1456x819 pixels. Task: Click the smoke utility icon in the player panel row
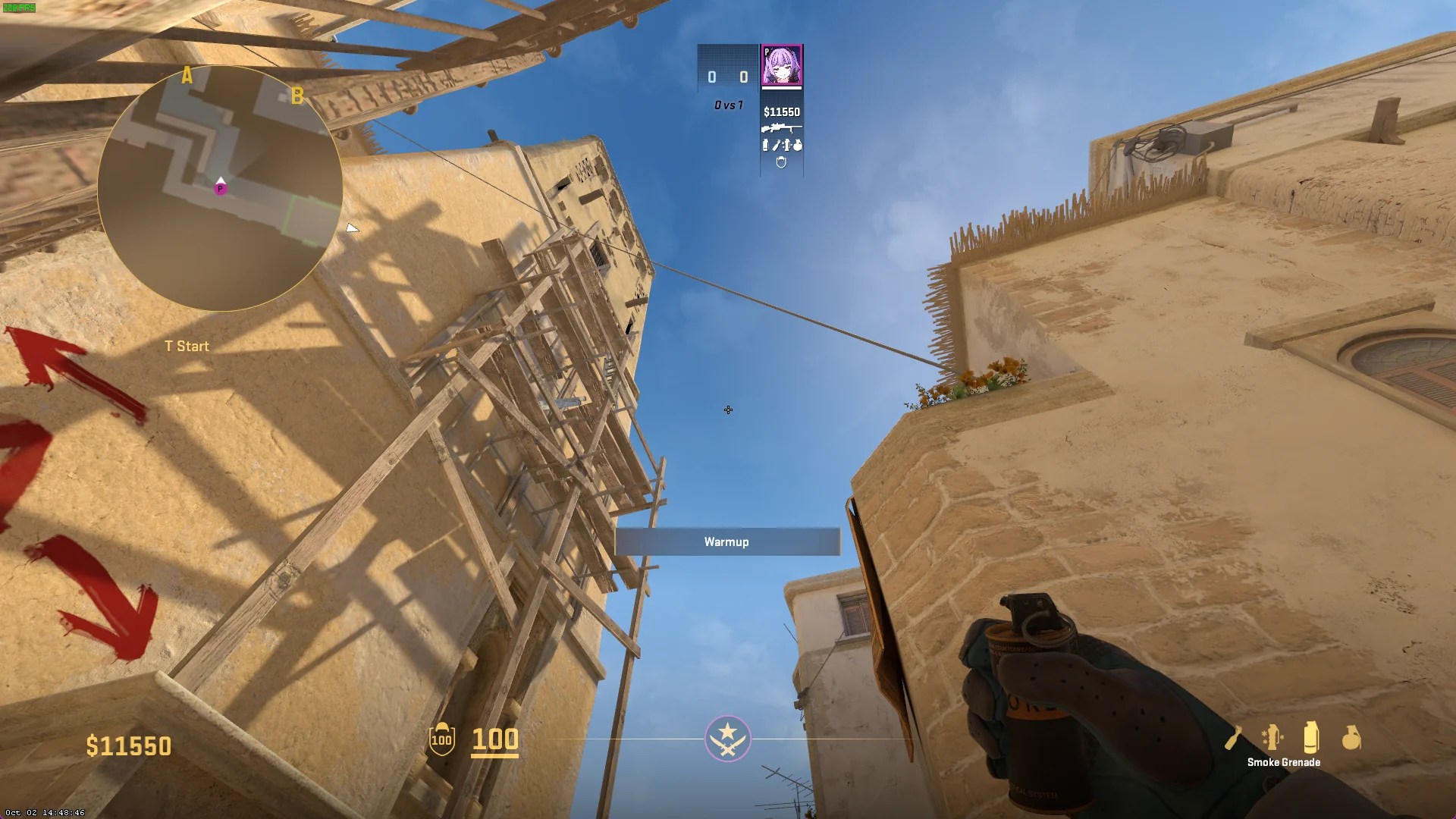click(766, 146)
